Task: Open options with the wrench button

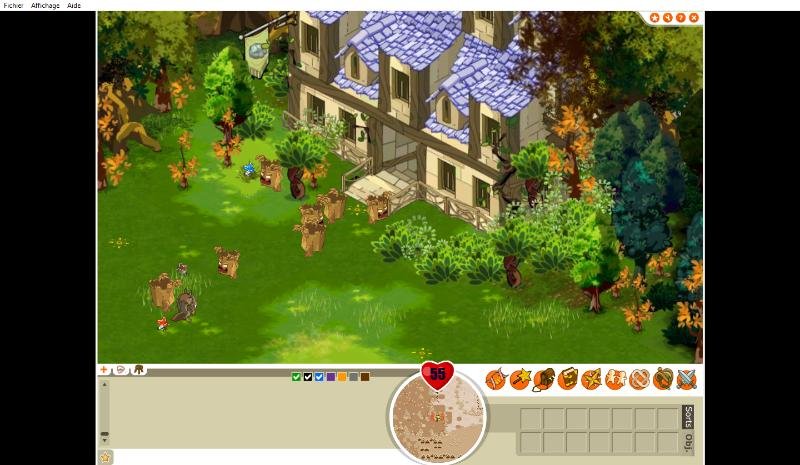Action: click(668, 17)
